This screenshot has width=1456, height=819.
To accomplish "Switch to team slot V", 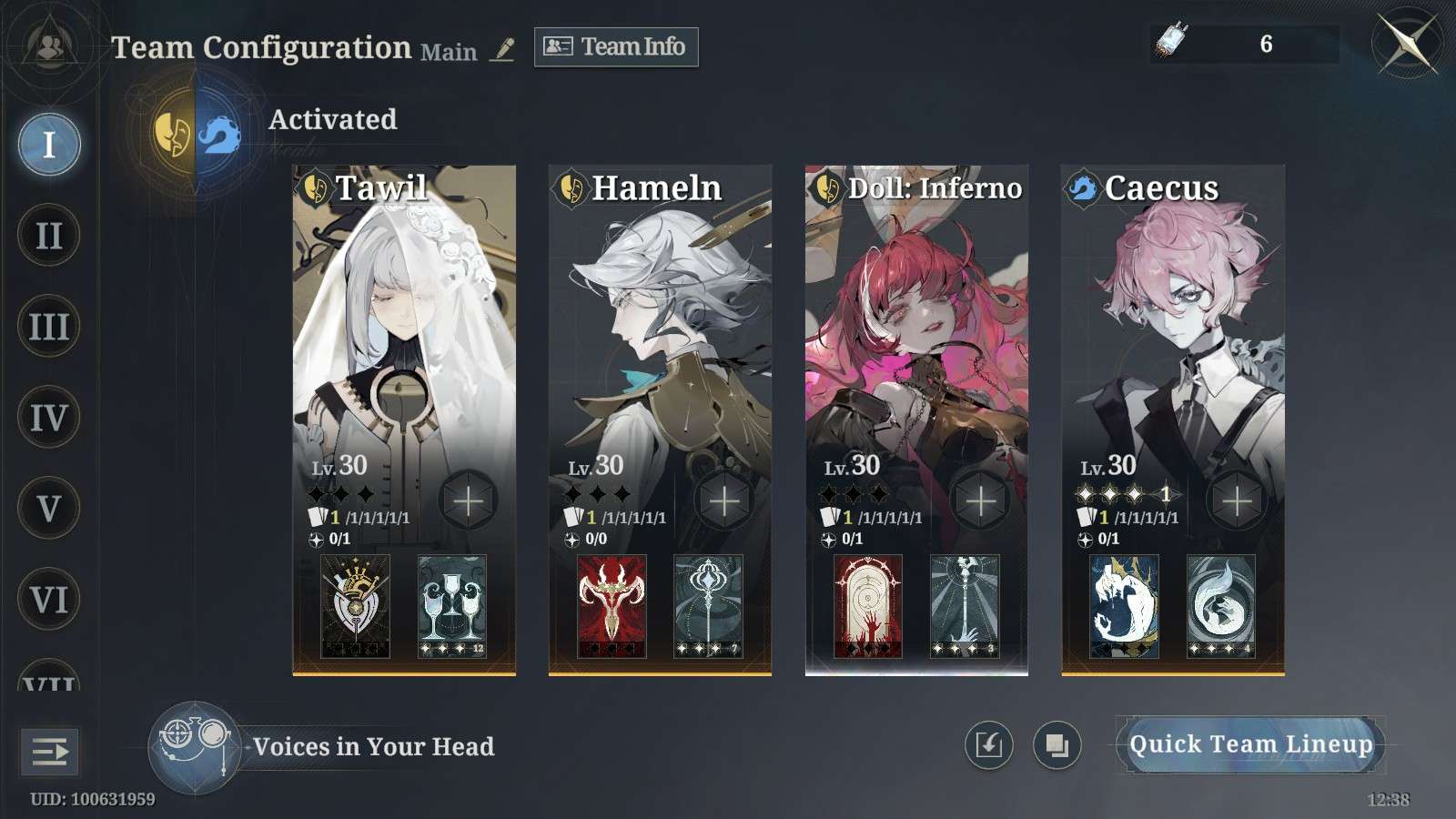I will (49, 509).
